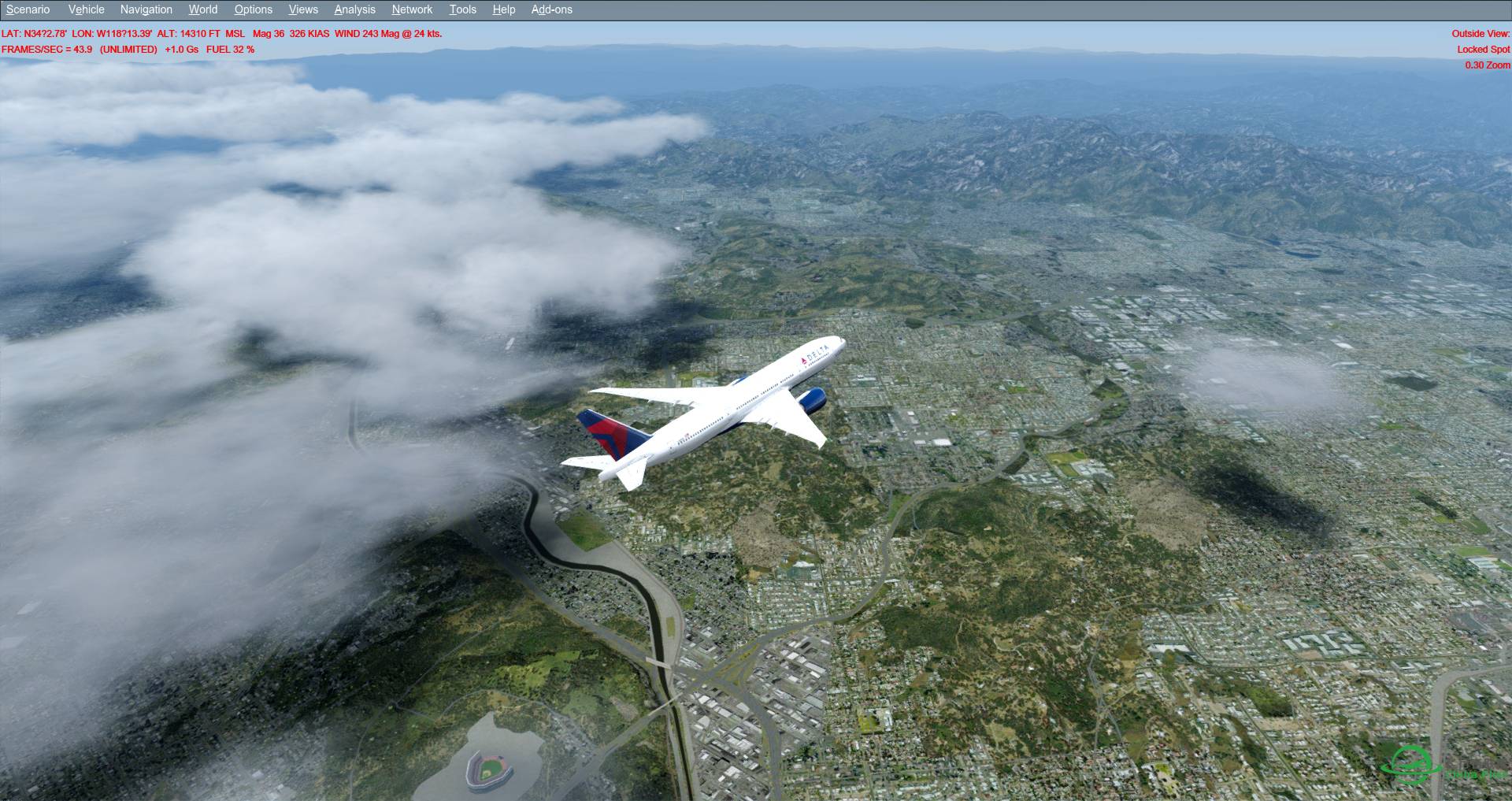Click the FRAMES/SEC readout text

[x=46, y=49]
